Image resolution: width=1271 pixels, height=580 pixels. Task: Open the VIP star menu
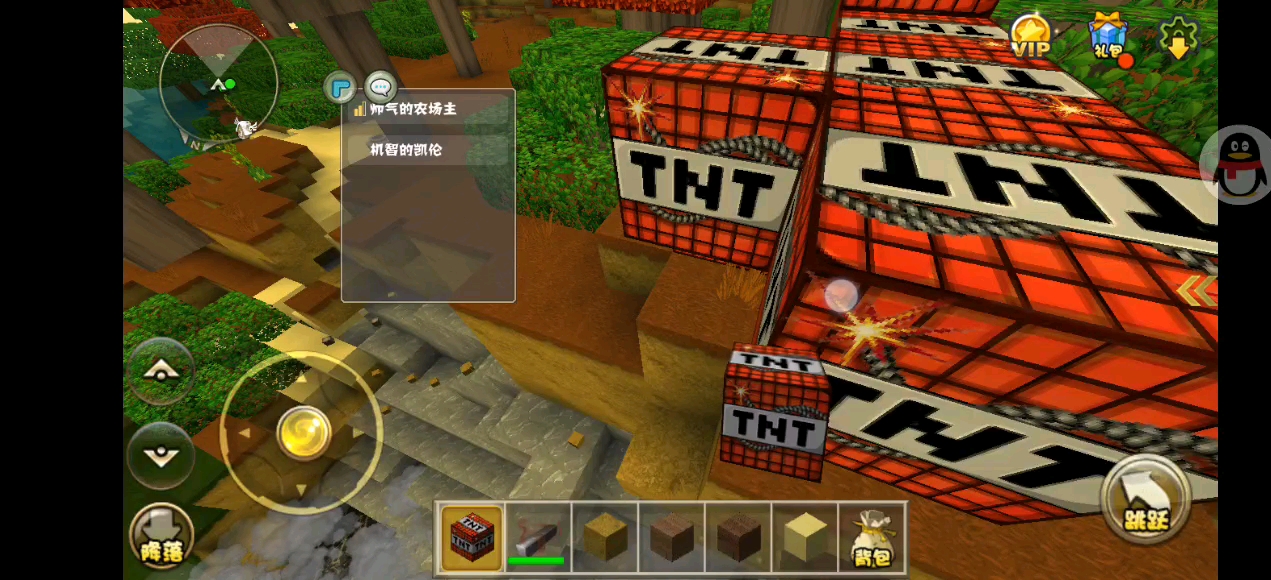(x=1031, y=35)
